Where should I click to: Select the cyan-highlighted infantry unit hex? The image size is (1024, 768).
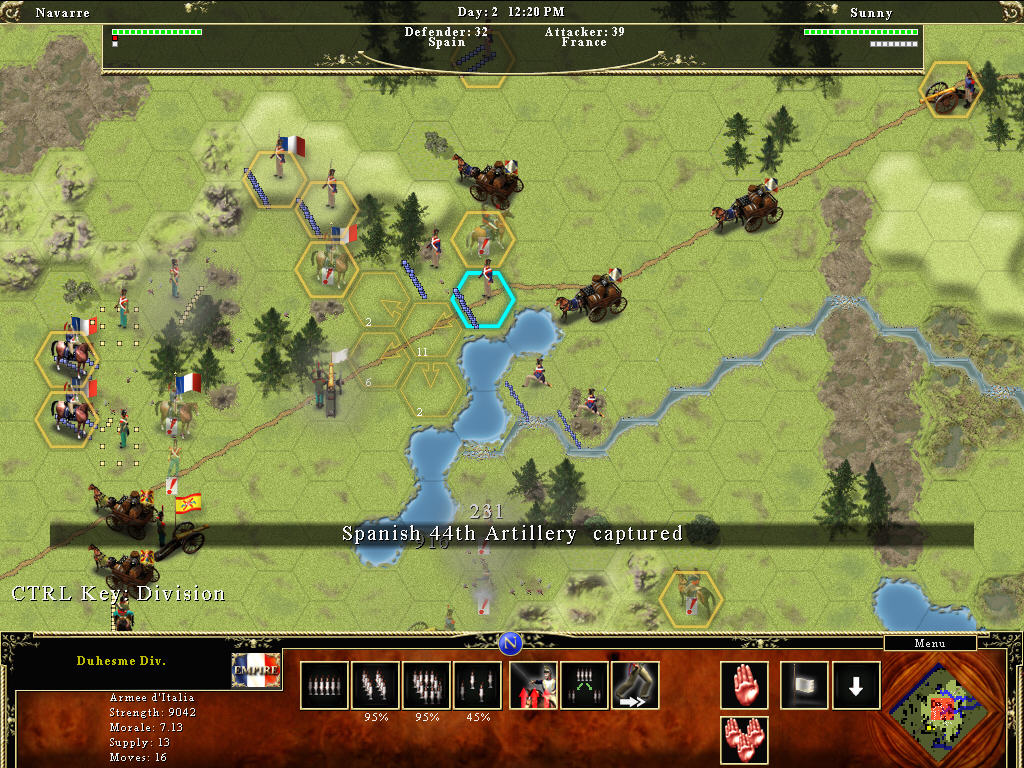point(484,298)
